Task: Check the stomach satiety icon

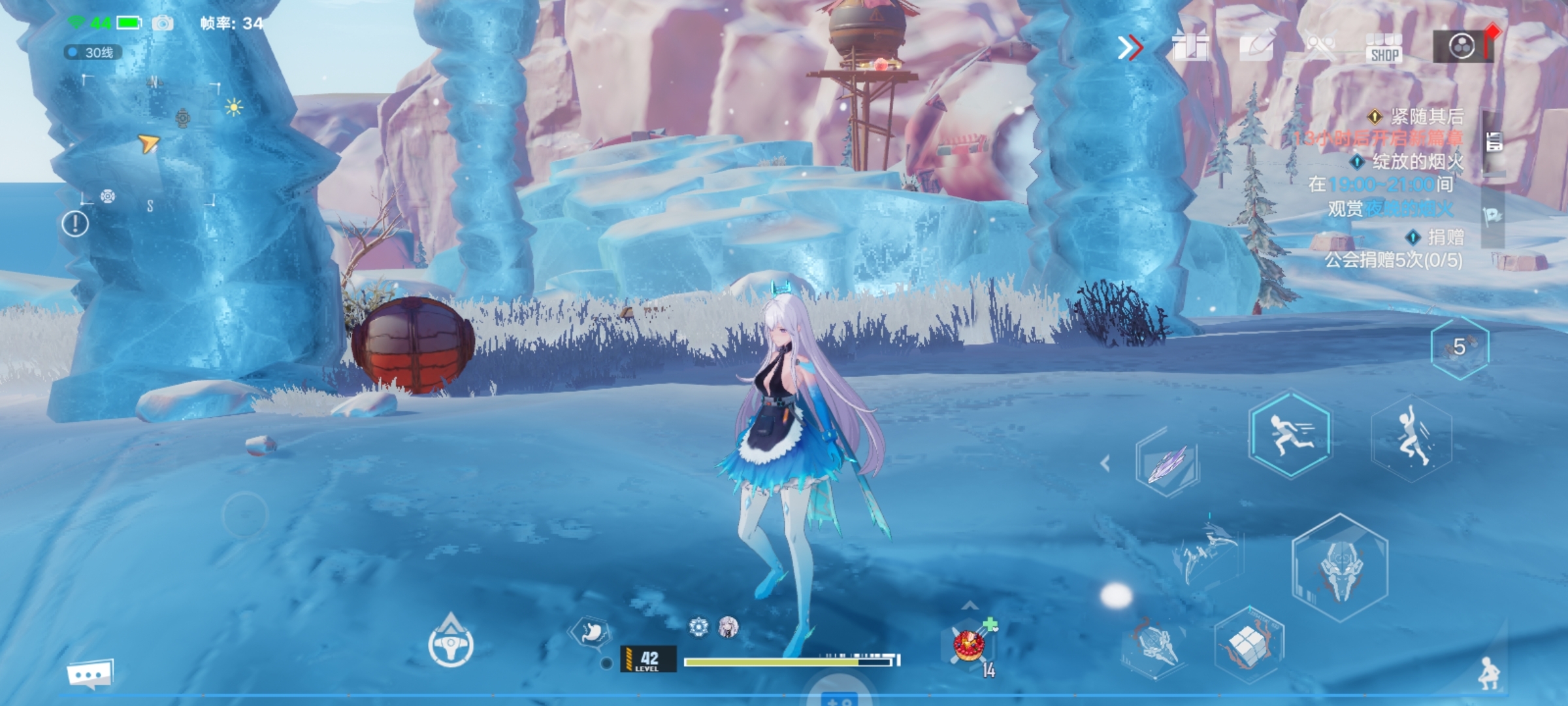Action: point(590,632)
